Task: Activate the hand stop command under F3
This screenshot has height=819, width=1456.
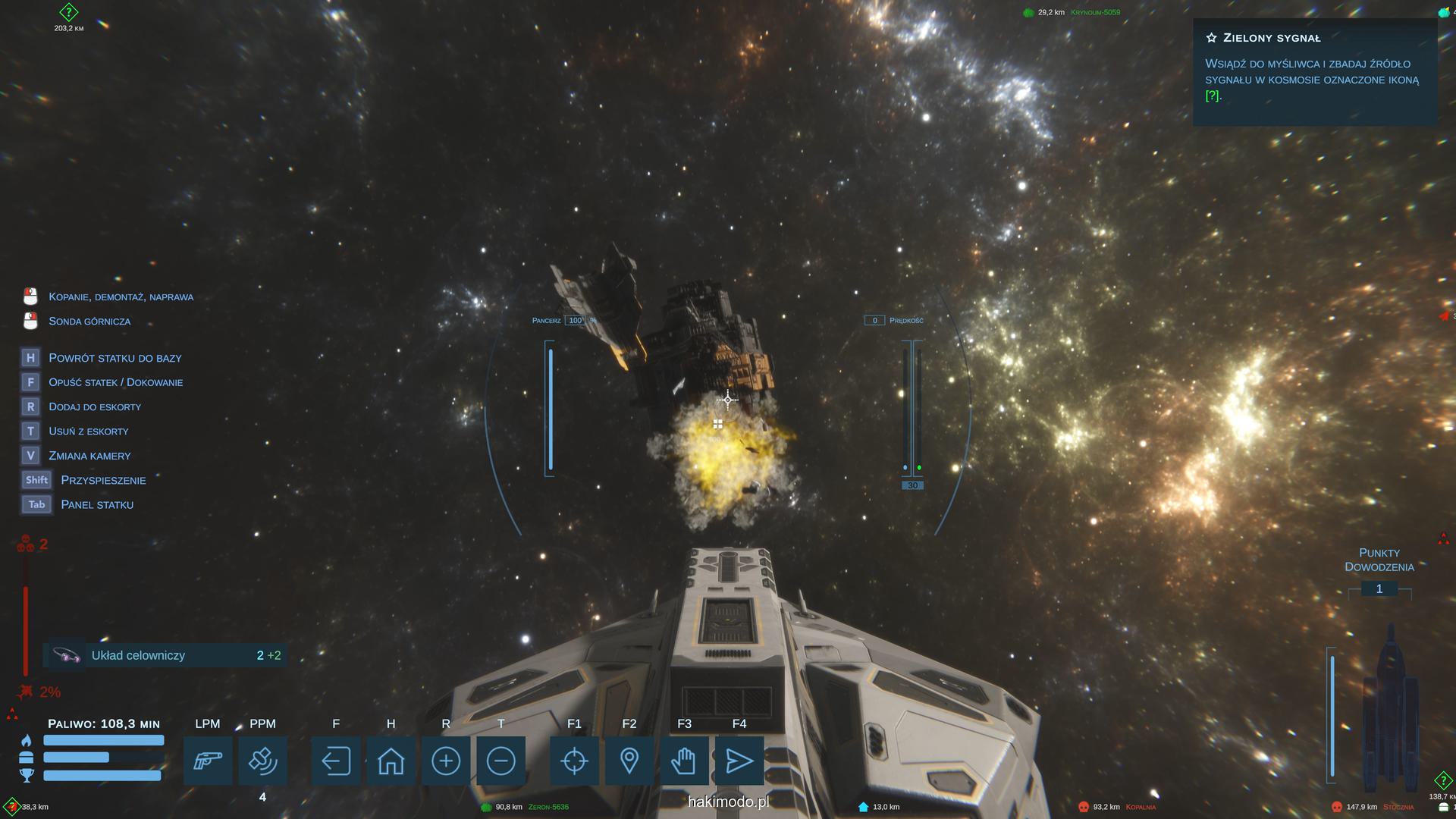Action: (x=684, y=761)
